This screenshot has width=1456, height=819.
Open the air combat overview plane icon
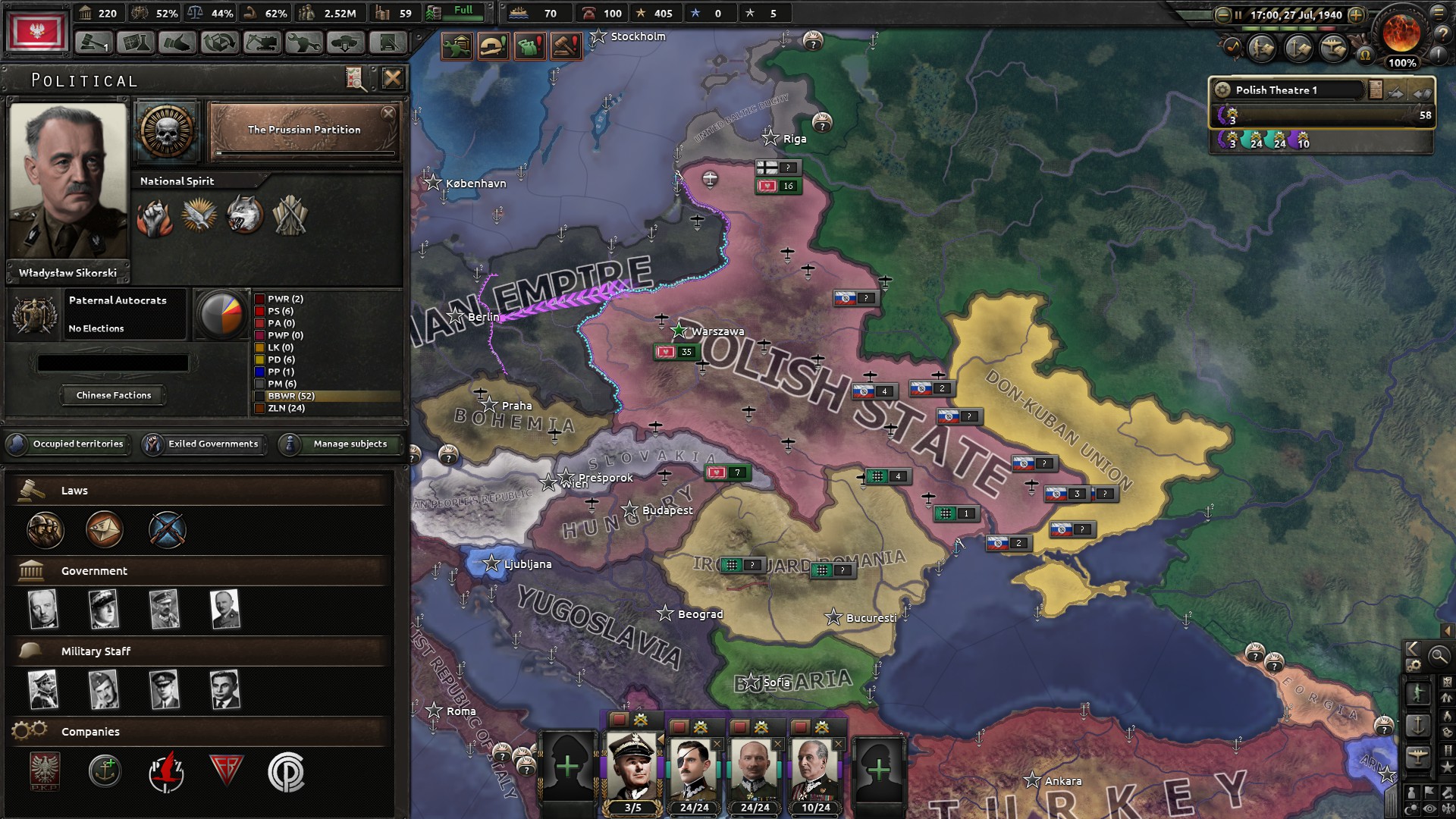[1332, 49]
